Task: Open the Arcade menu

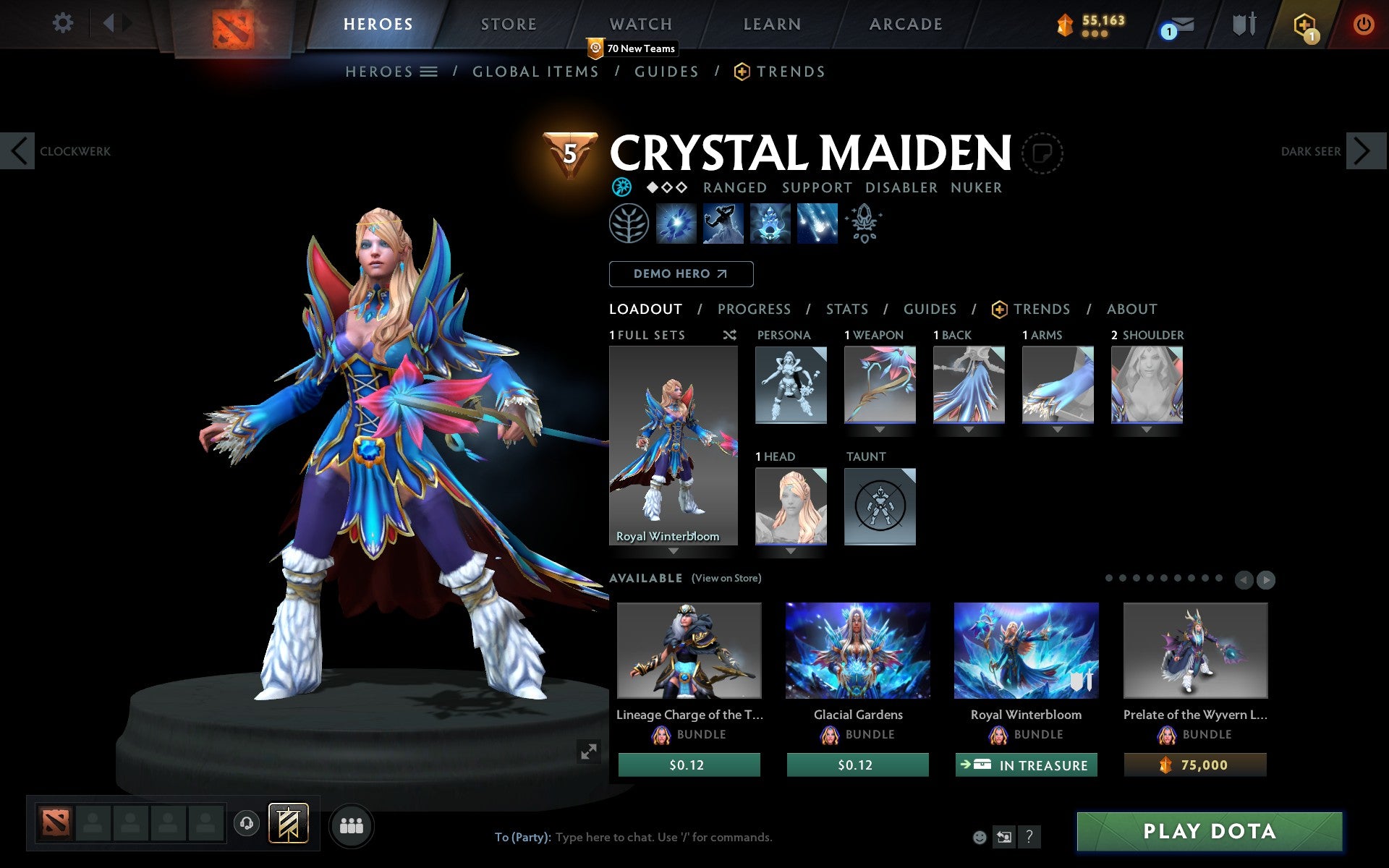Action: point(904,24)
